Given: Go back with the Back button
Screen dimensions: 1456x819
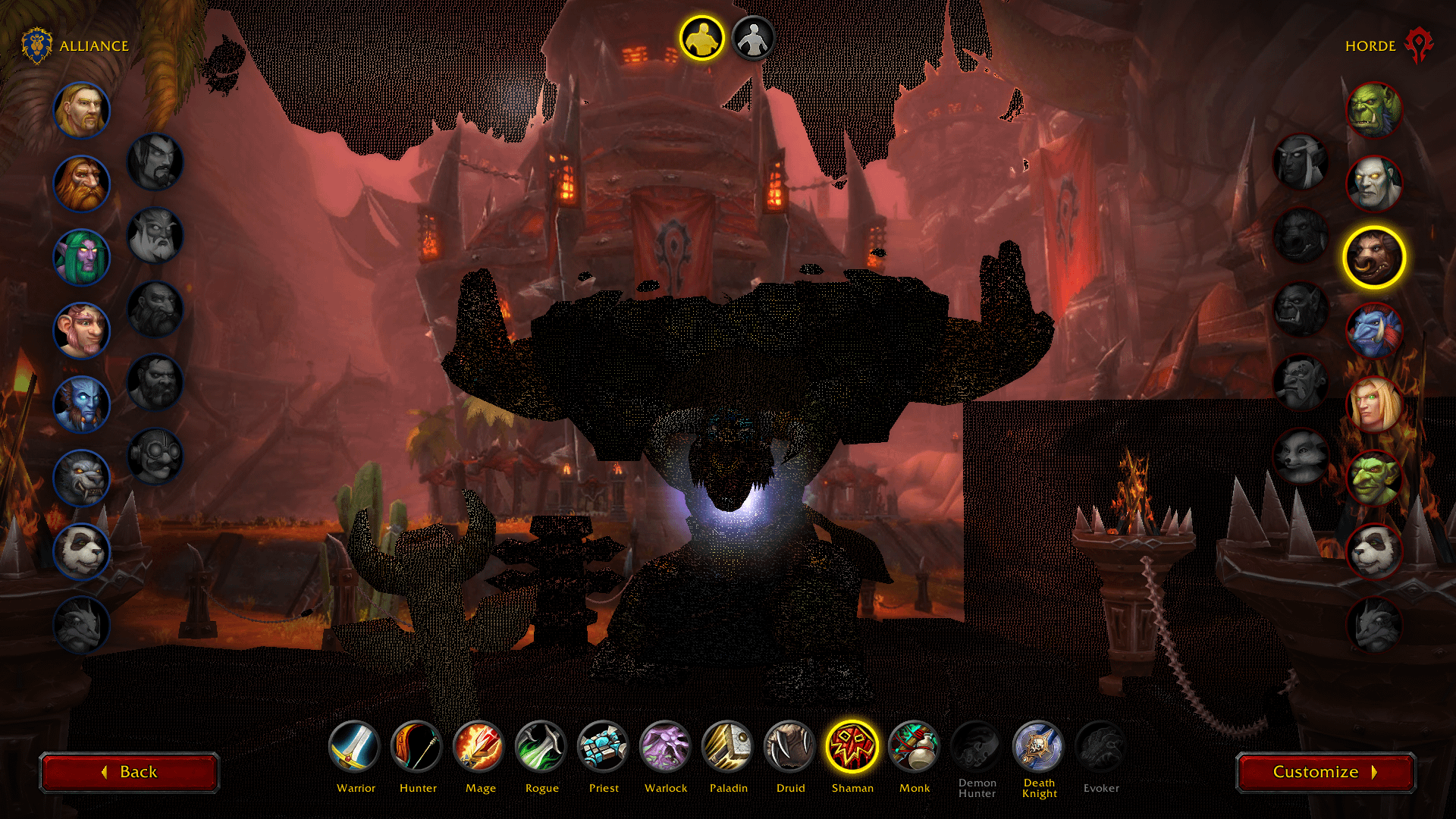Looking at the screenshot, I should (130, 772).
